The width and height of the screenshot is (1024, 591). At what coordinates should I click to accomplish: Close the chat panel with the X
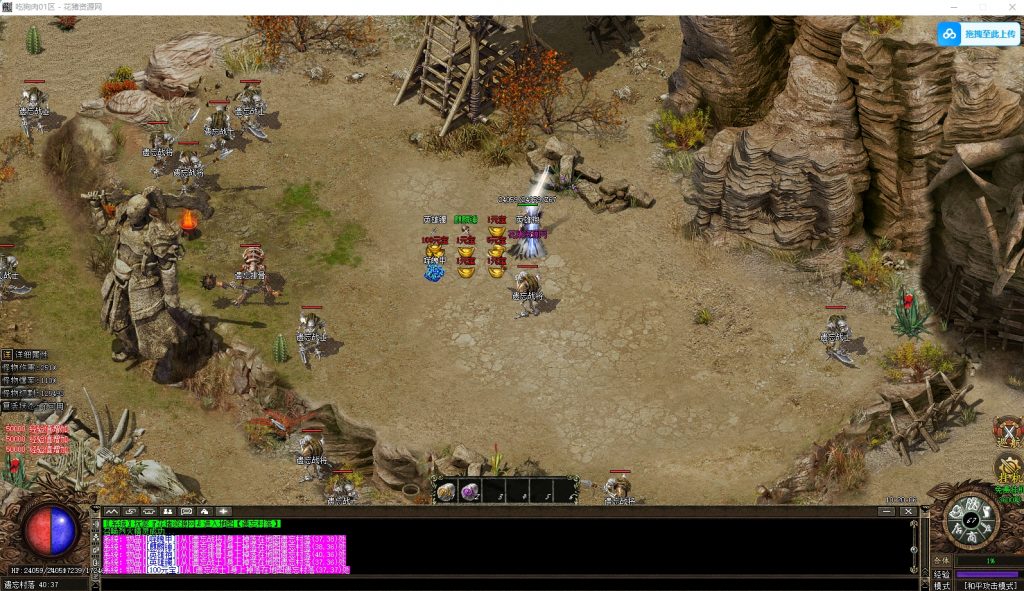point(908,511)
